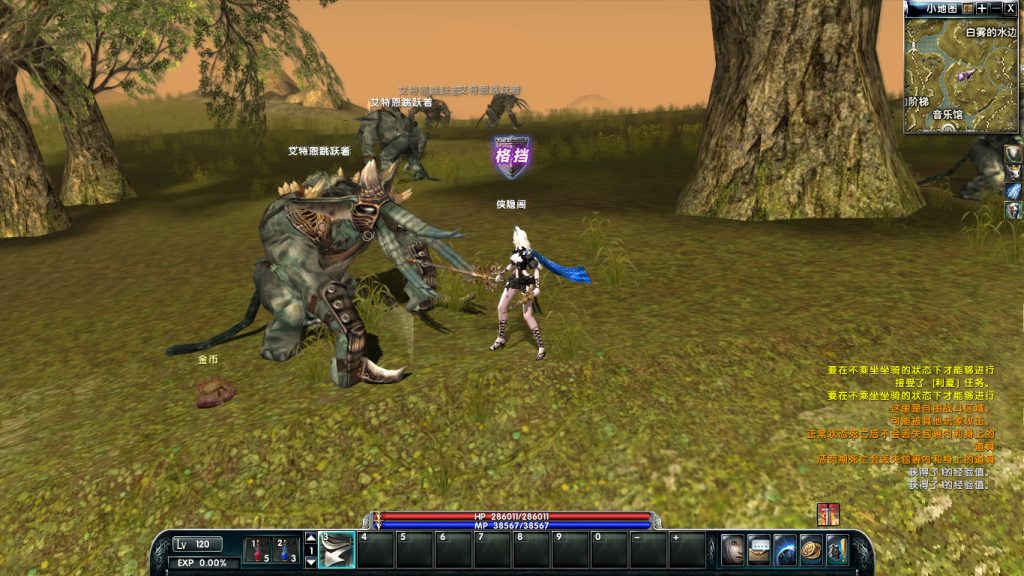Image resolution: width=1024 pixels, height=576 pixels.
Task: Open the blue swirl skill menu
Action: coord(785,550)
